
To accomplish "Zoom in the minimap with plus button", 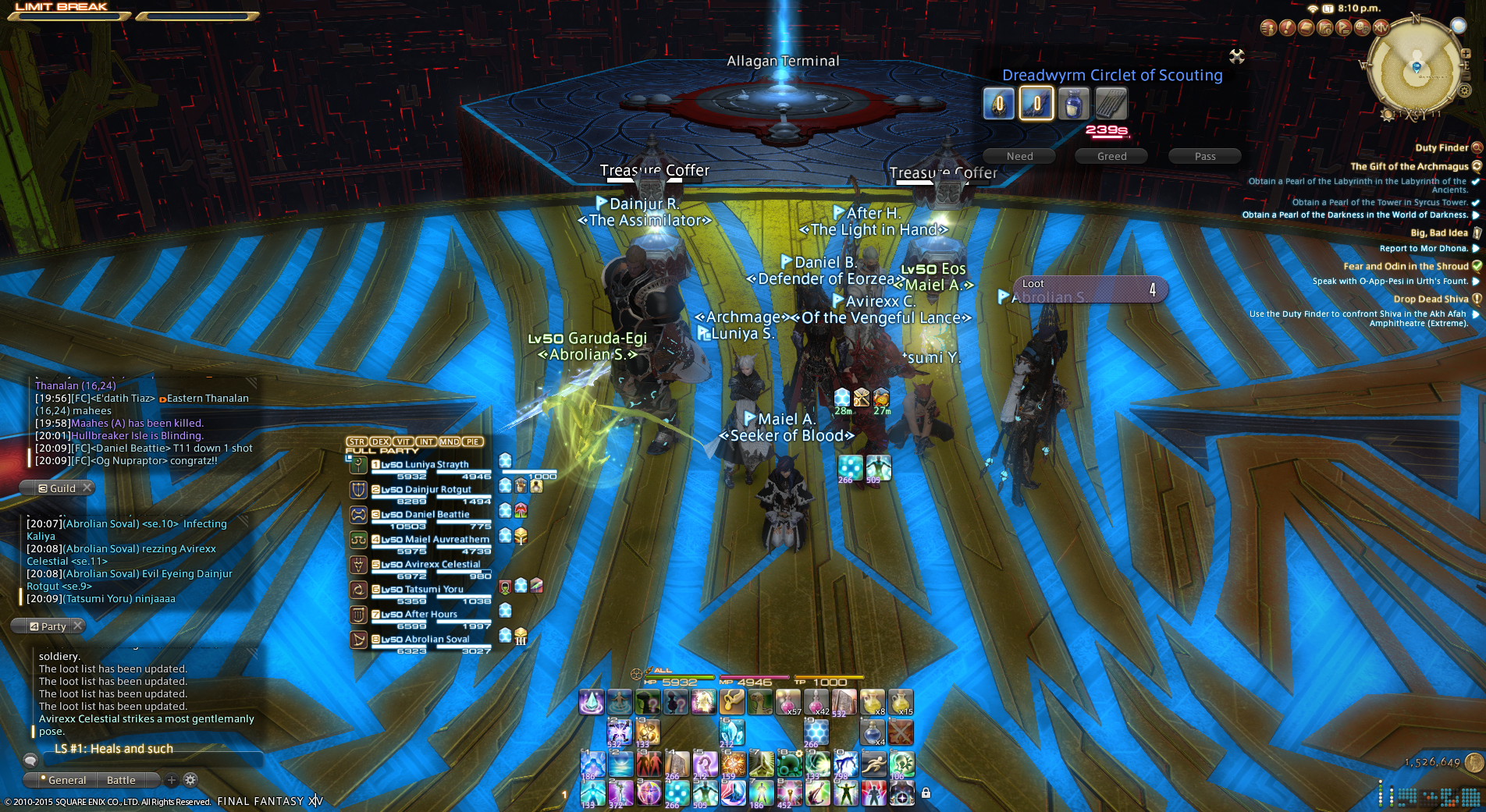I will pyautogui.click(x=1466, y=54).
